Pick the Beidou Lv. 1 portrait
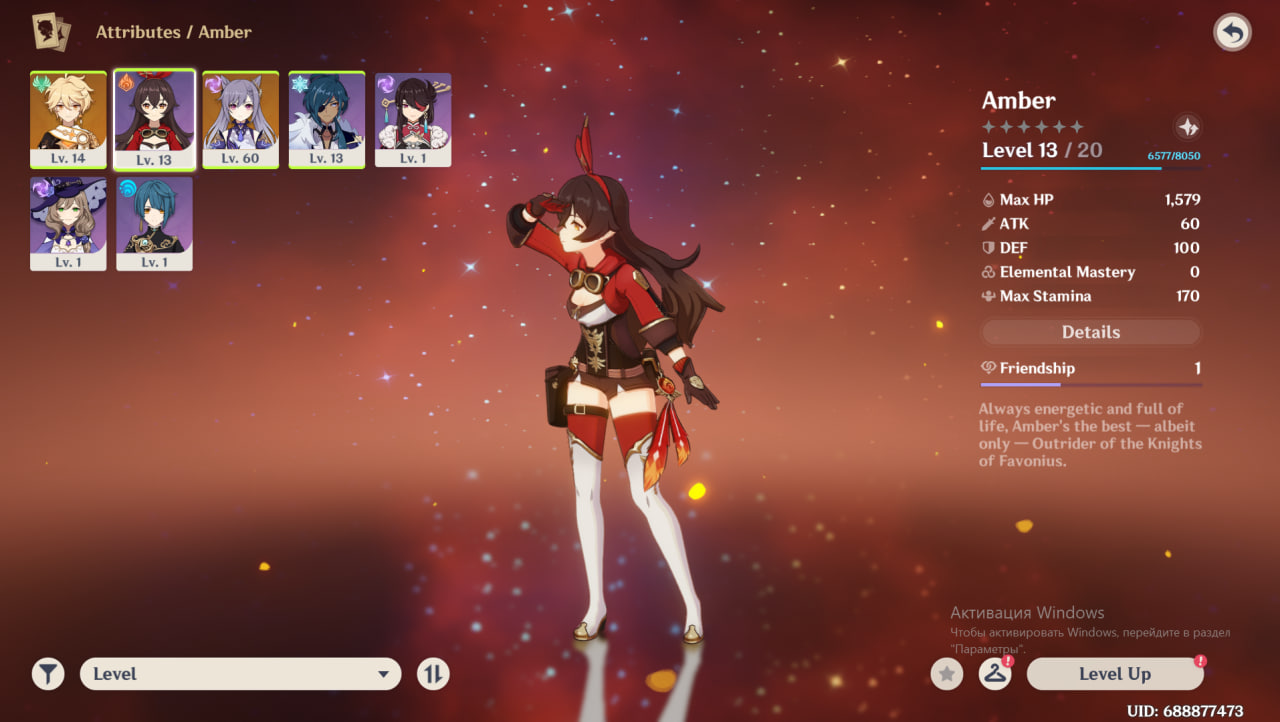The height and width of the screenshot is (722, 1280). (x=413, y=119)
